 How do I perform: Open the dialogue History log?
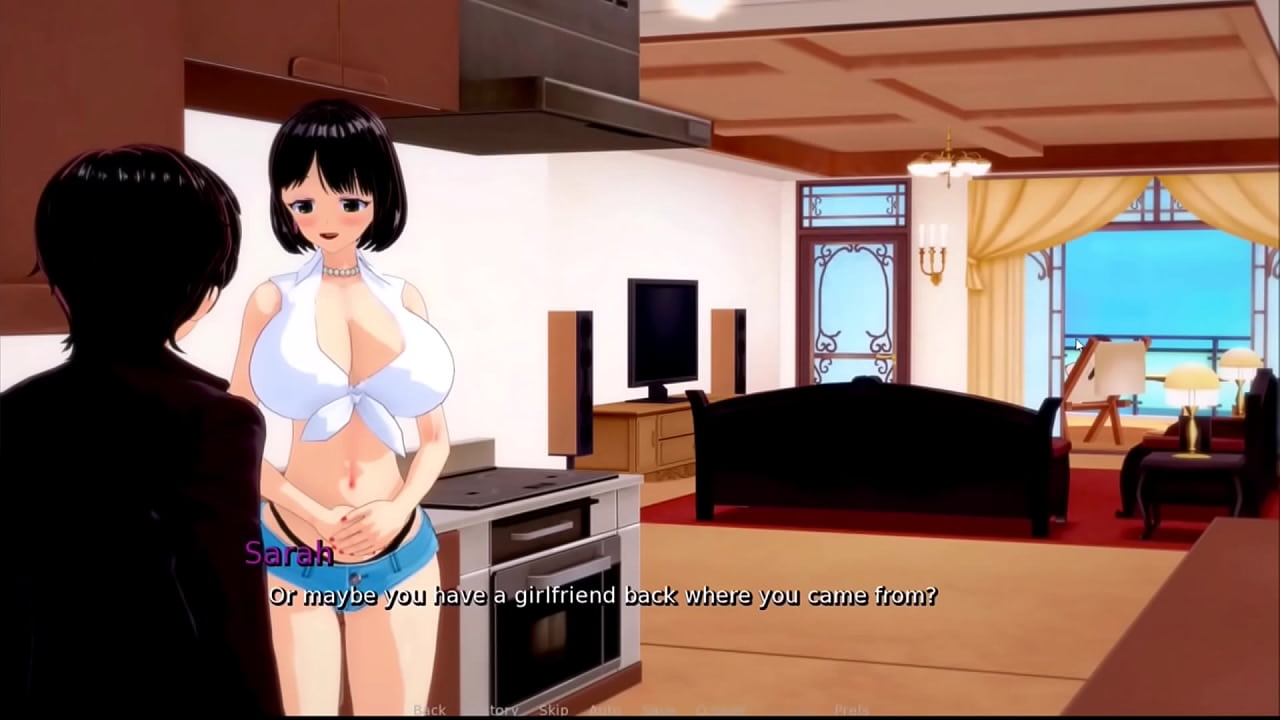(496, 710)
